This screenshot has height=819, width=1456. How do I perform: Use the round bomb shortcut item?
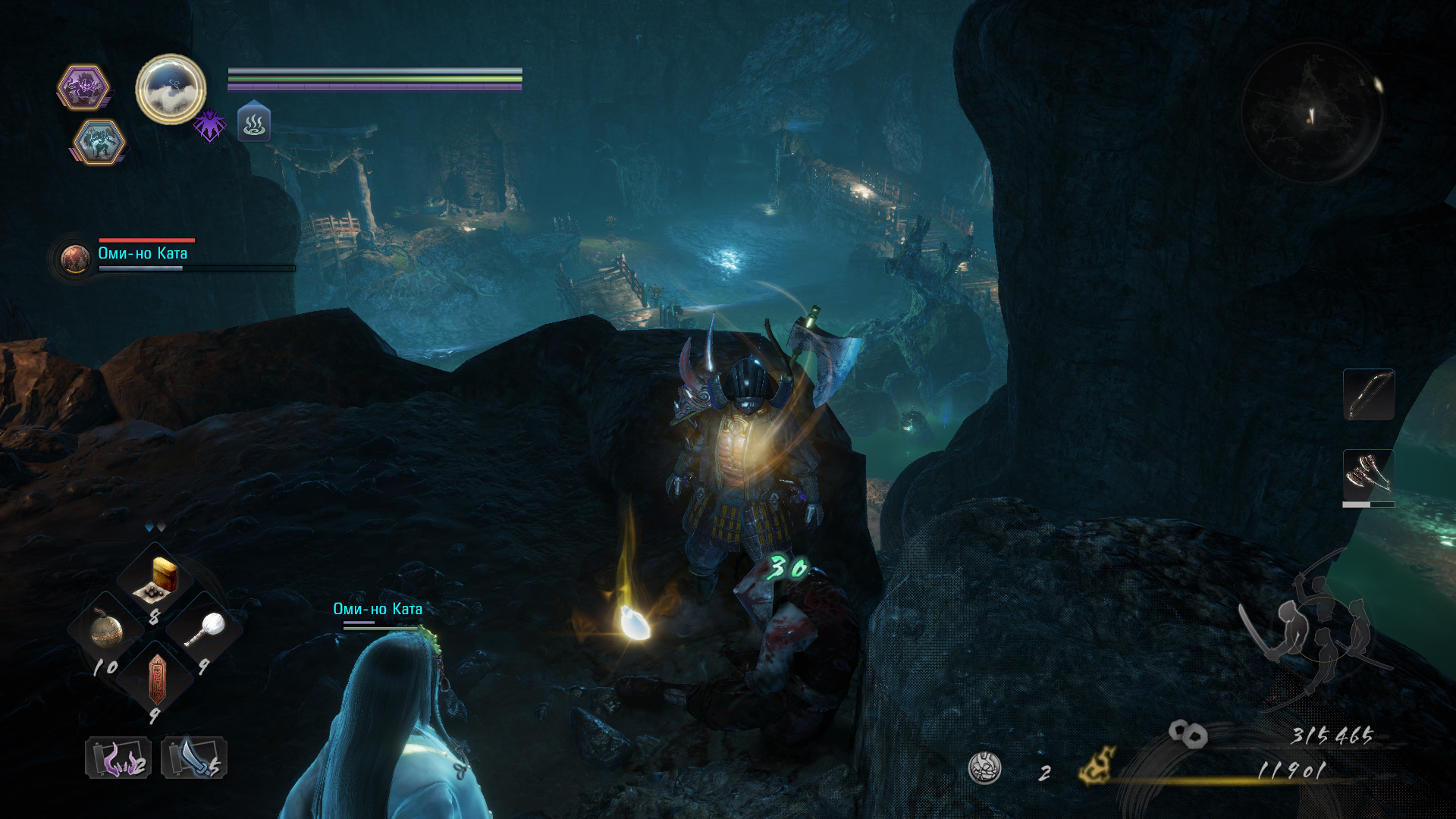pos(107,630)
